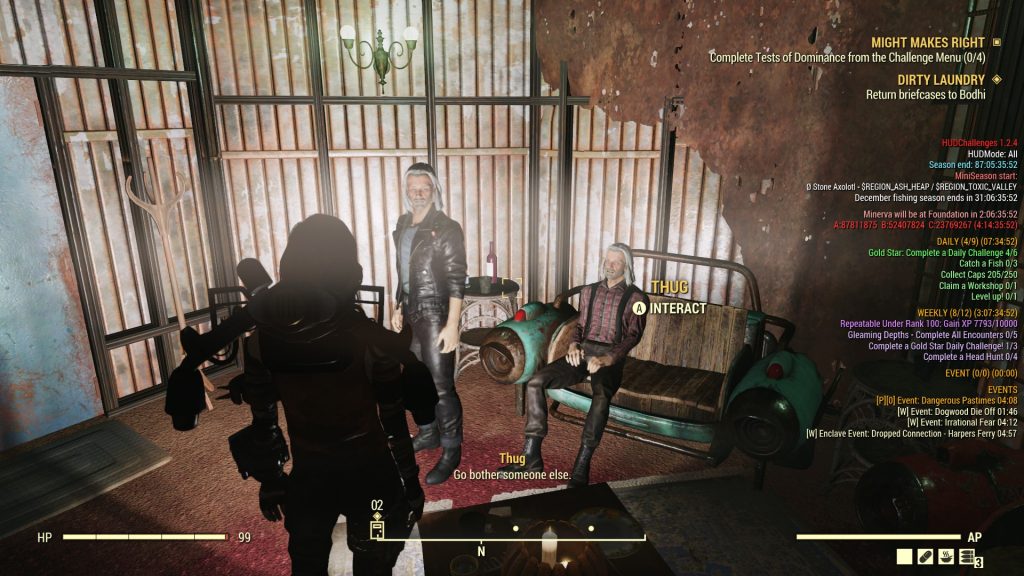Click the Catch a Fish daily challenge
Viewport: 1024px width, 576px height.
pyautogui.click(x=980, y=263)
